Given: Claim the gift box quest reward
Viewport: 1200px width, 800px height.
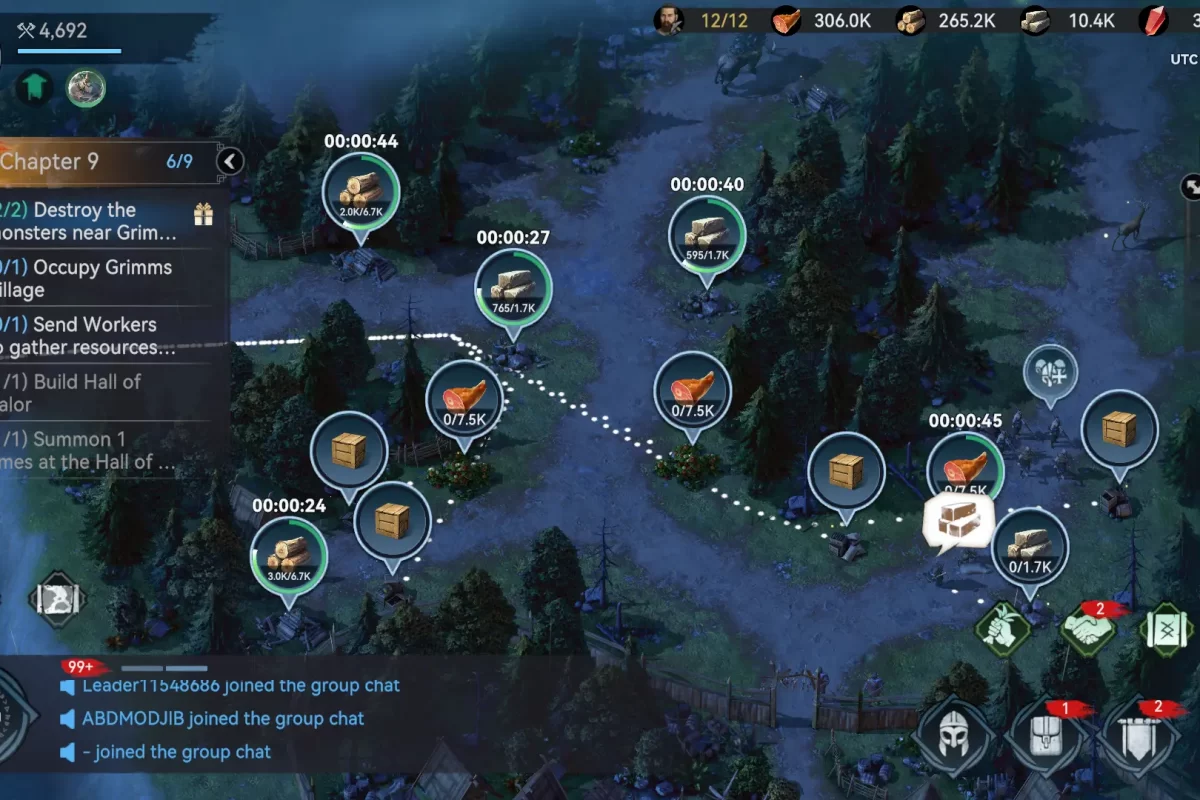Looking at the screenshot, I should pyautogui.click(x=204, y=214).
